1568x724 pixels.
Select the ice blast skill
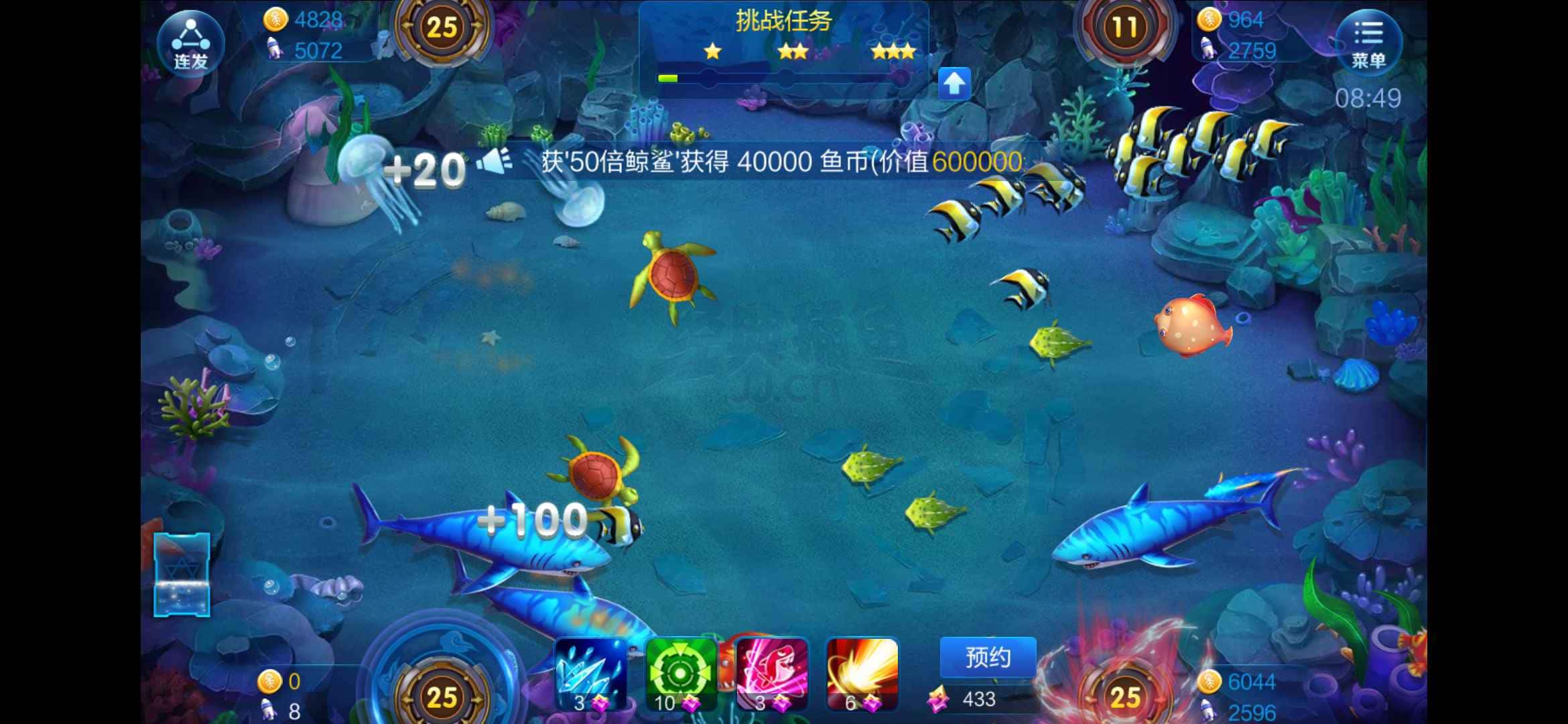pyautogui.click(x=590, y=674)
